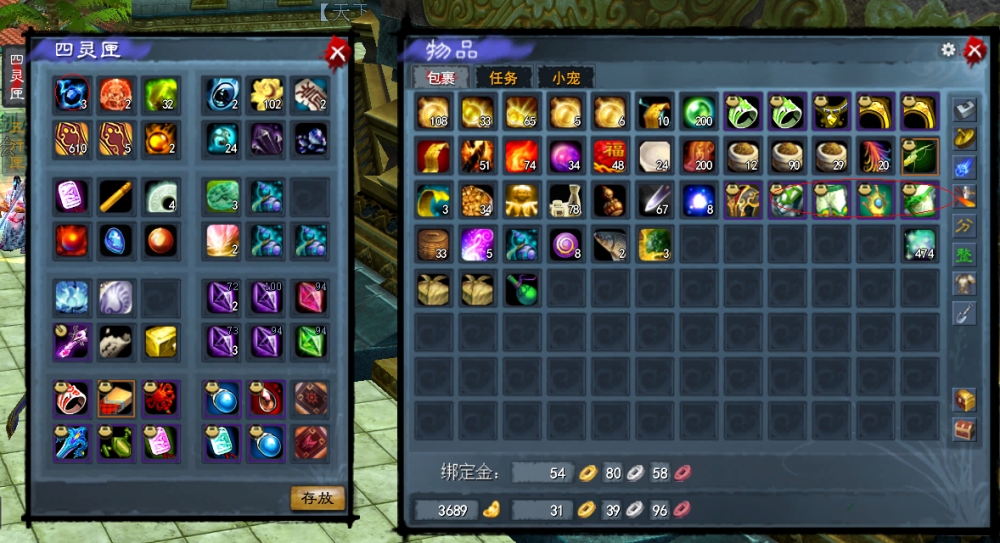Pick the teal crystal stack of 474

pos(918,243)
